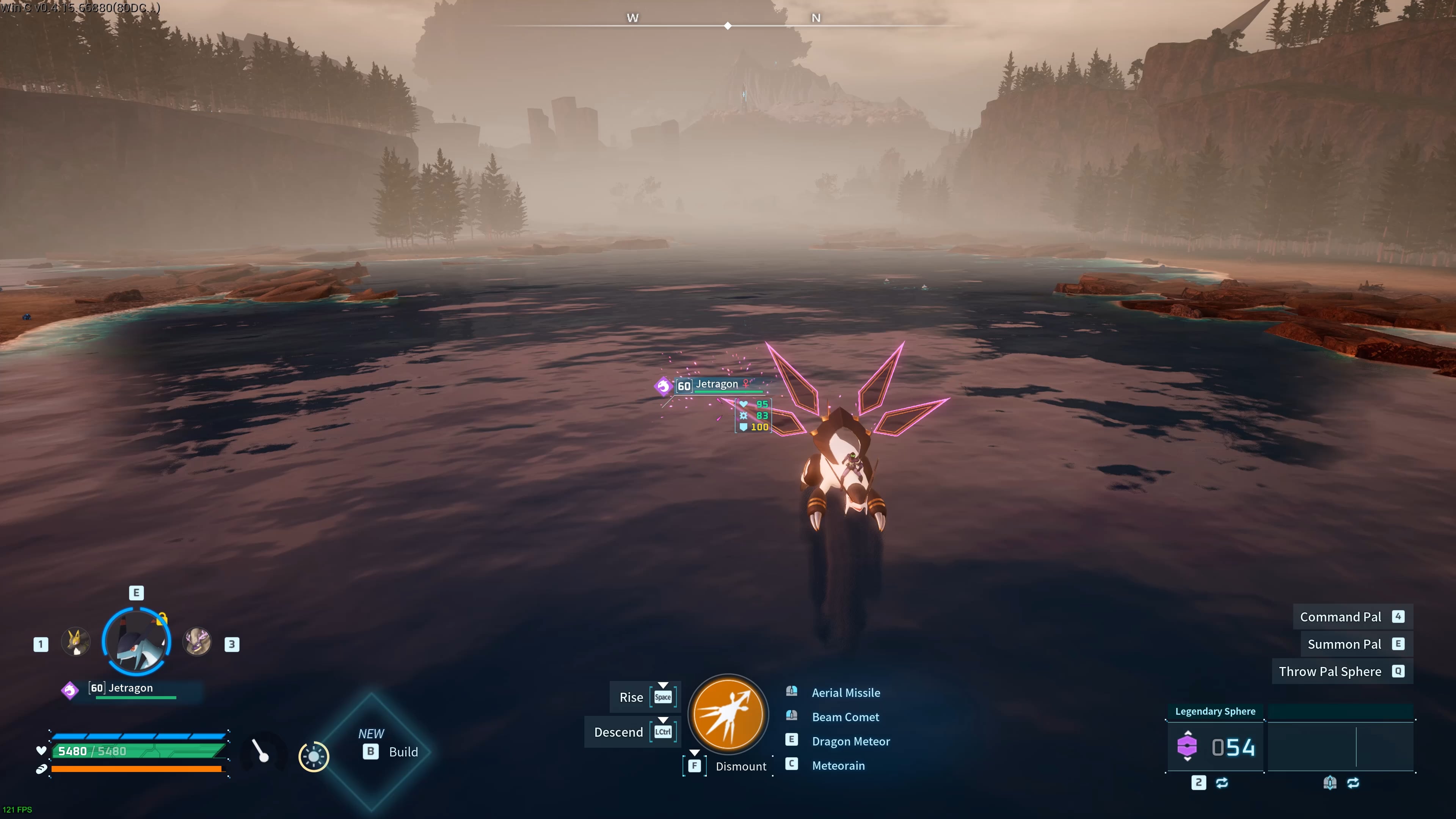
Task: Choose the purple pal in the right party slot
Action: [198, 642]
